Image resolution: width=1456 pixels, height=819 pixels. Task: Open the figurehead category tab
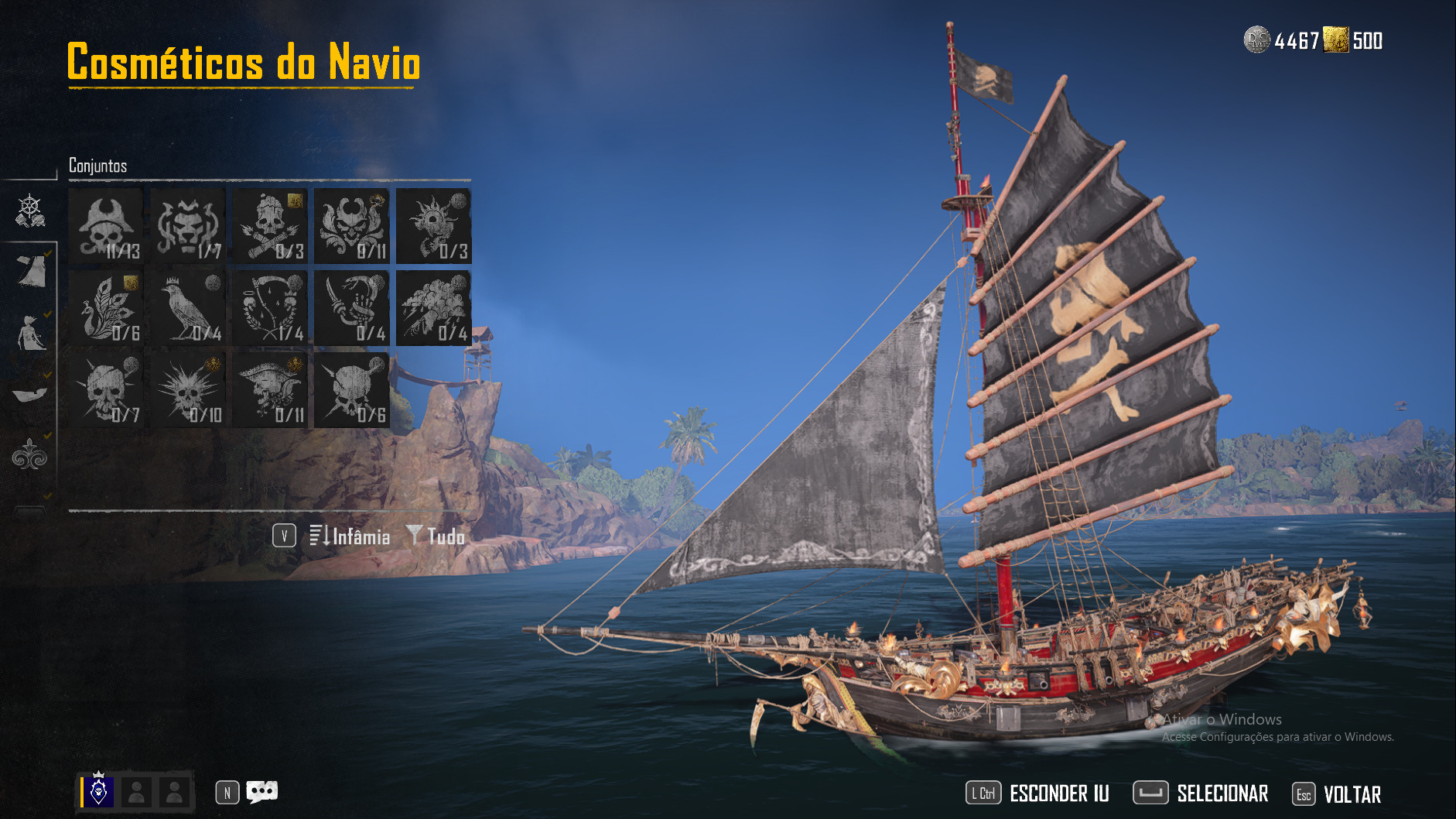click(x=31, y=333)
